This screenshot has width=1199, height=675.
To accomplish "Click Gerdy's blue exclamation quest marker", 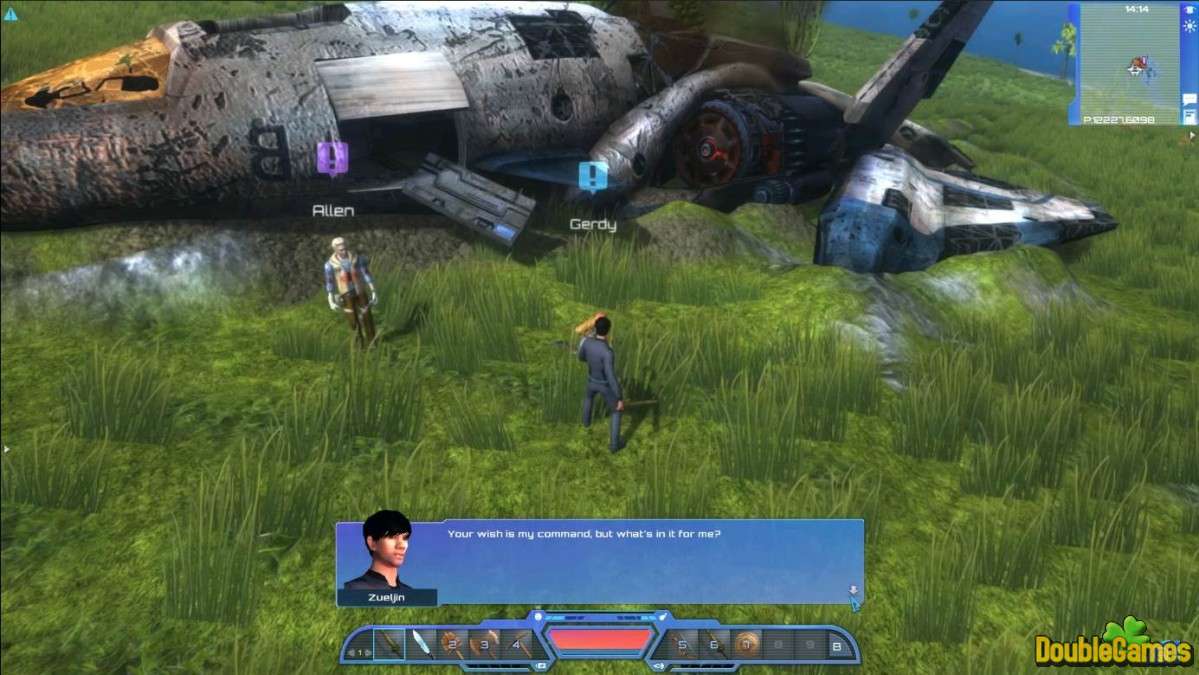I will click(x=593, y=177).
